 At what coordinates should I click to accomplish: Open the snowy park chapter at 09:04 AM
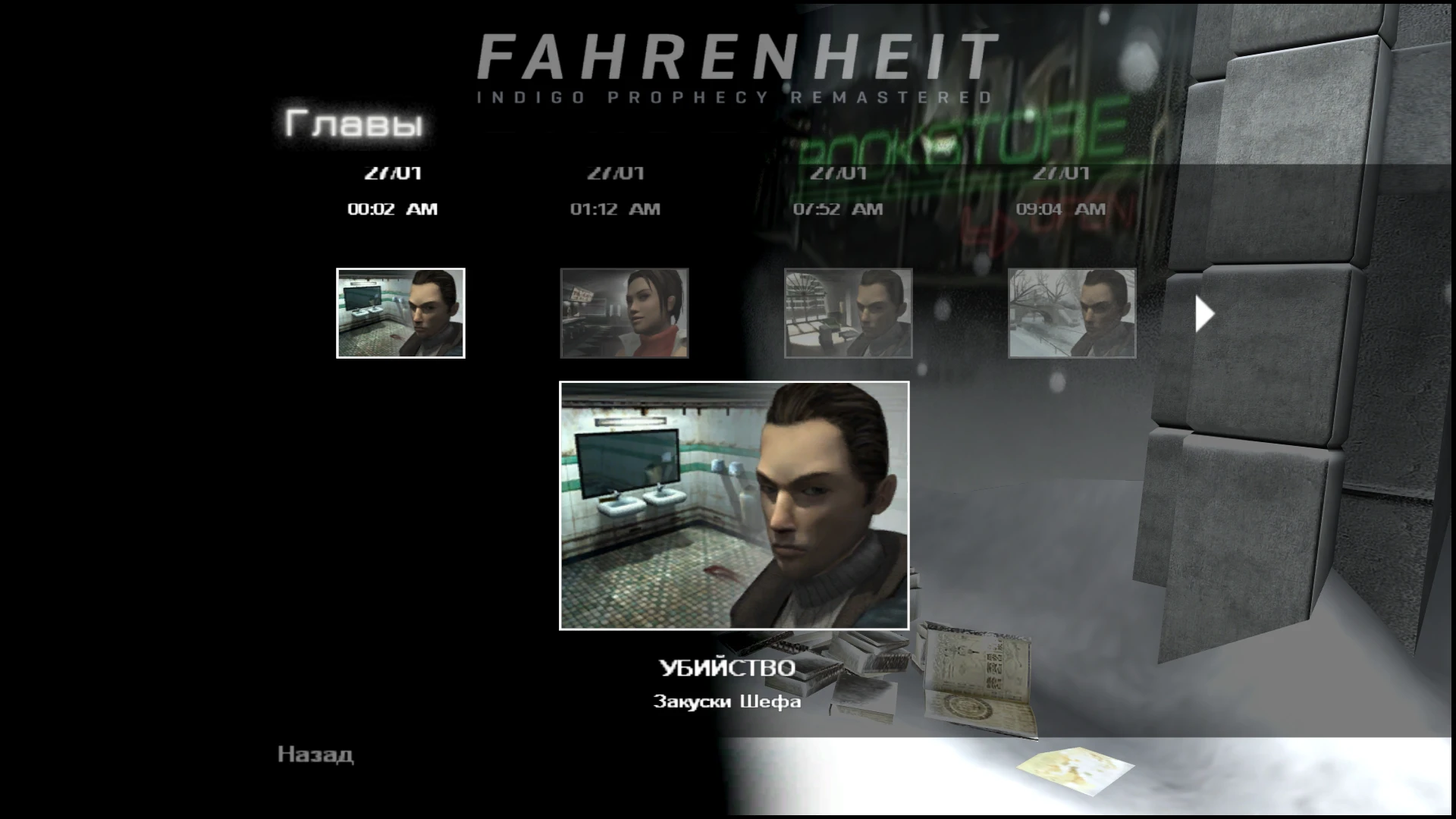click(1072, 313)
